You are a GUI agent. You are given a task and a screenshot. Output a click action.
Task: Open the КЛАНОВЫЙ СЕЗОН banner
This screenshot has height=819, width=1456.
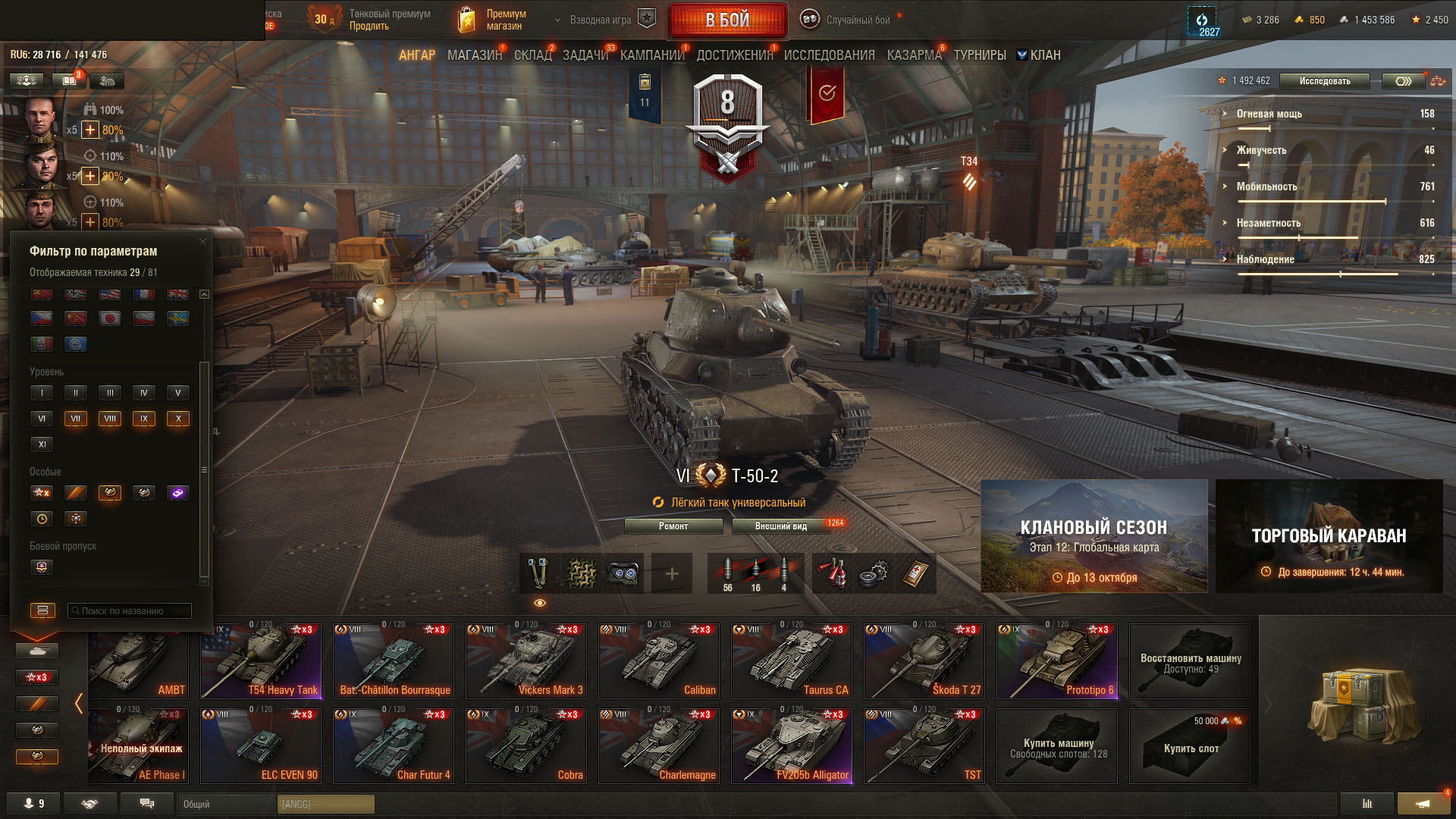1094,536
